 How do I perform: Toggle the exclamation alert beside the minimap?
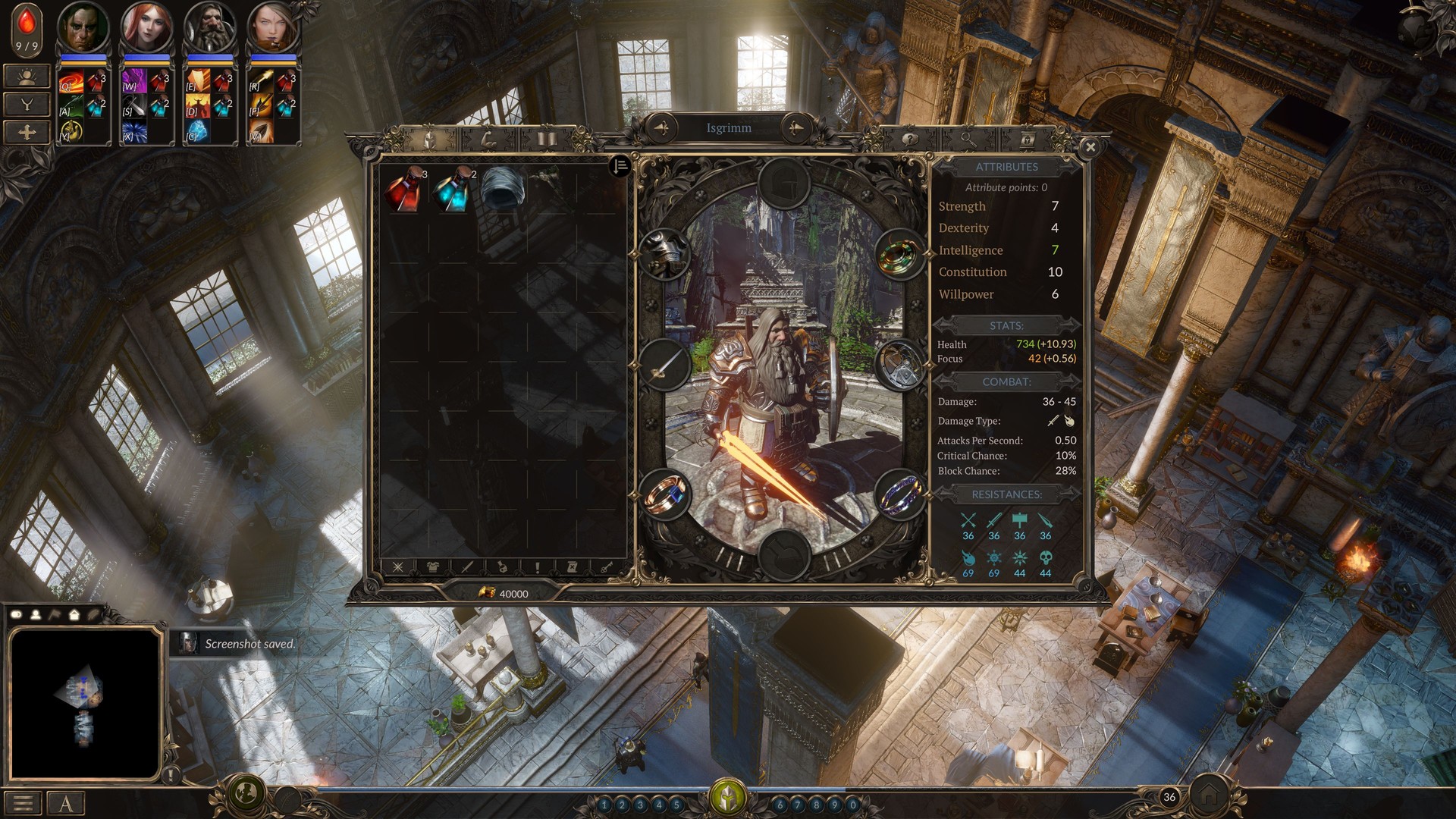171,773
